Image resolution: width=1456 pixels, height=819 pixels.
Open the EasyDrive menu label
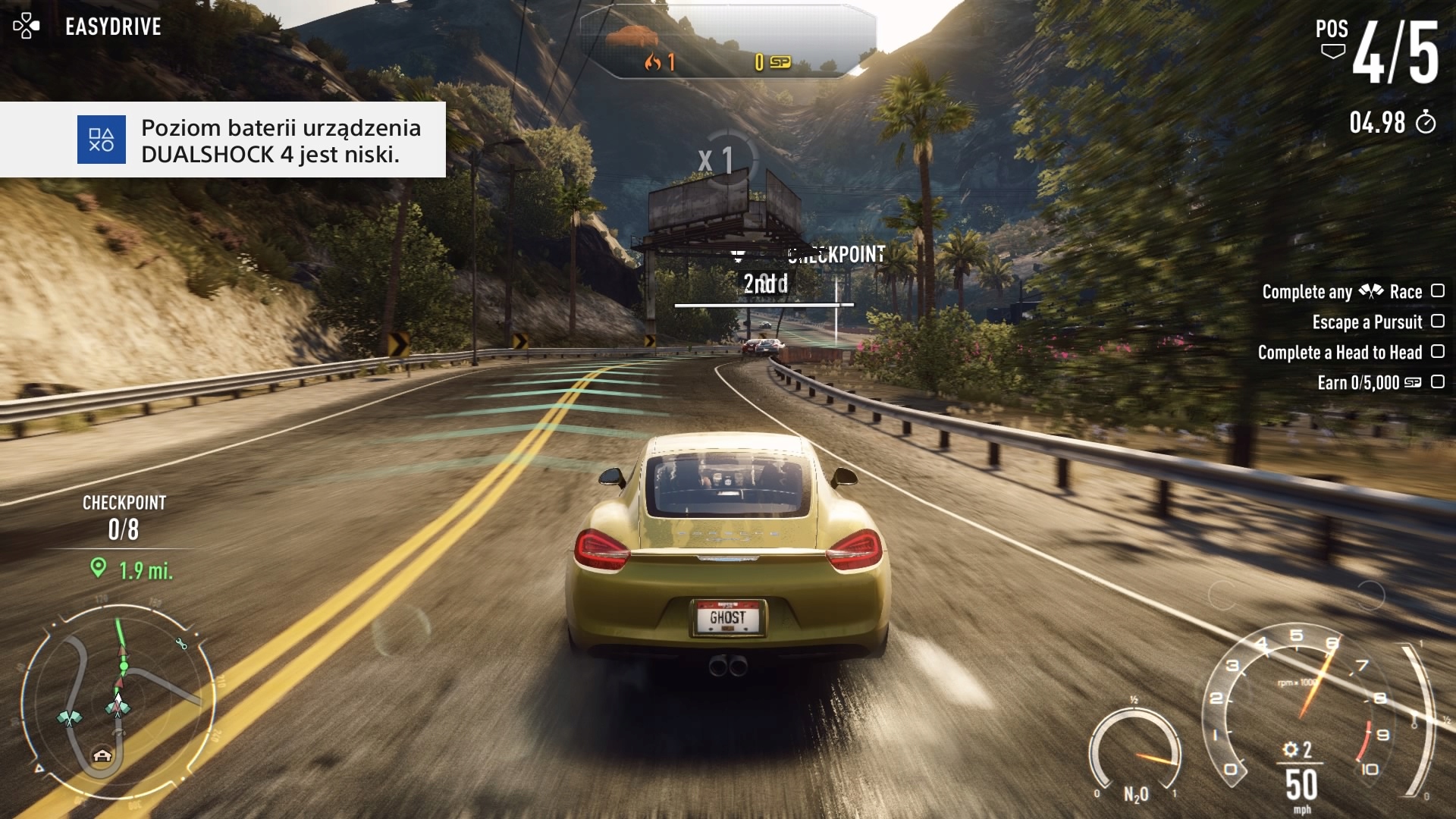pos(113,27)
